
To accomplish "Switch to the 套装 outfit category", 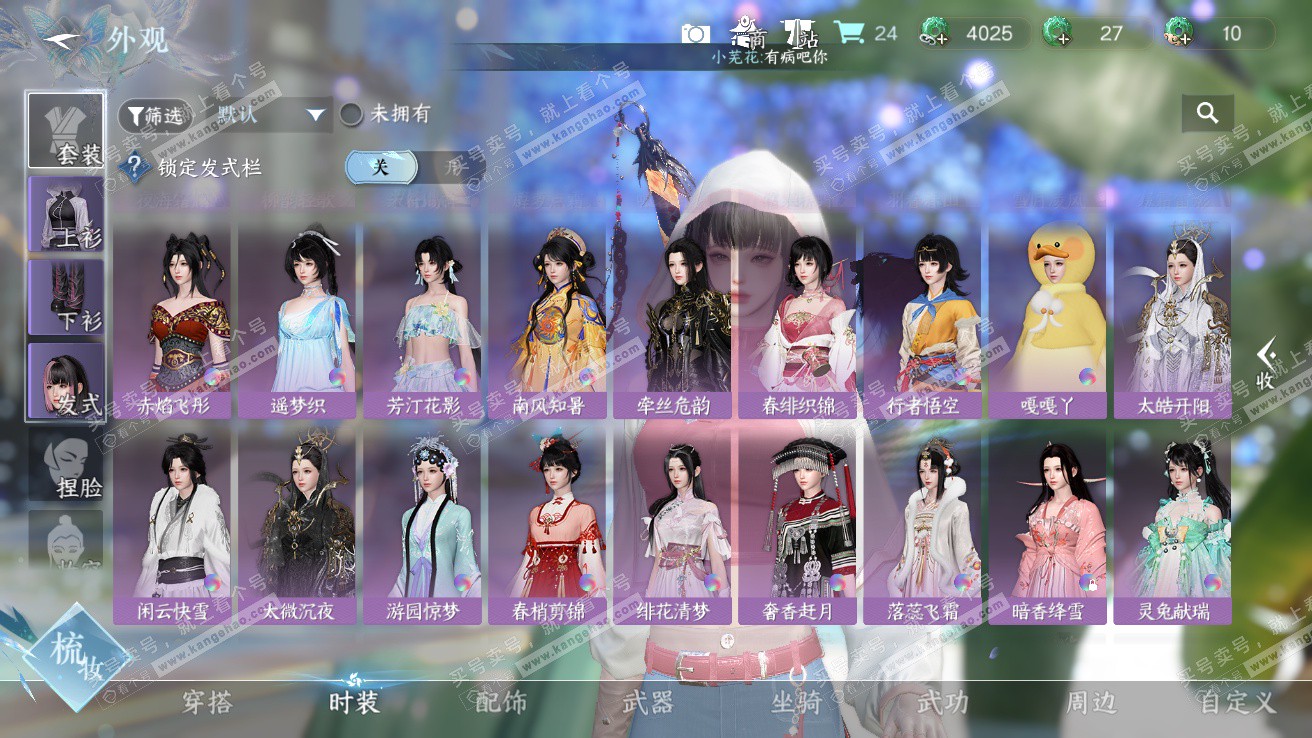I will (66, 131).
